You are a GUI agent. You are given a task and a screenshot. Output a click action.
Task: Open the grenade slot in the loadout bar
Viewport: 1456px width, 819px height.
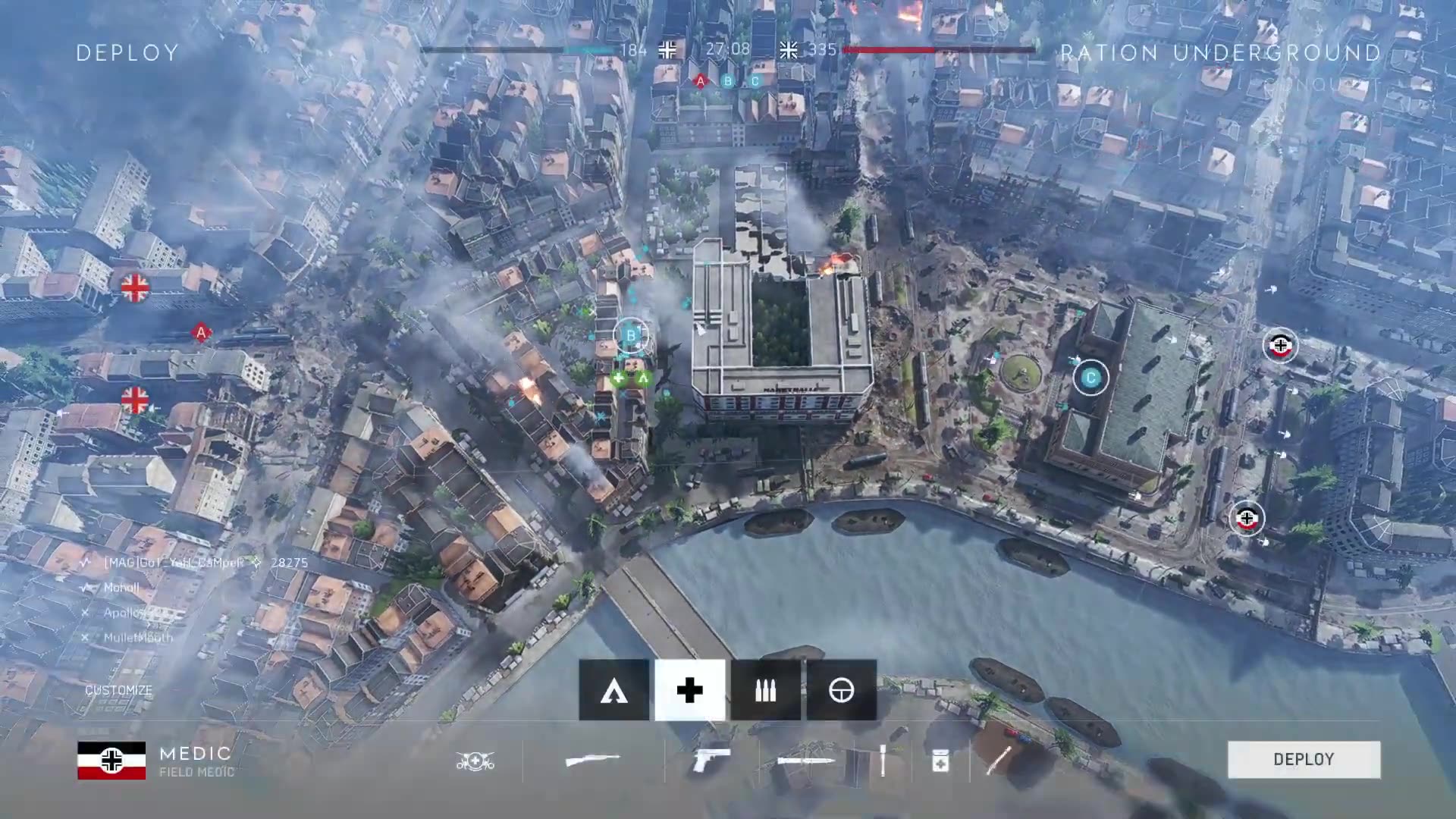[999, 760]
